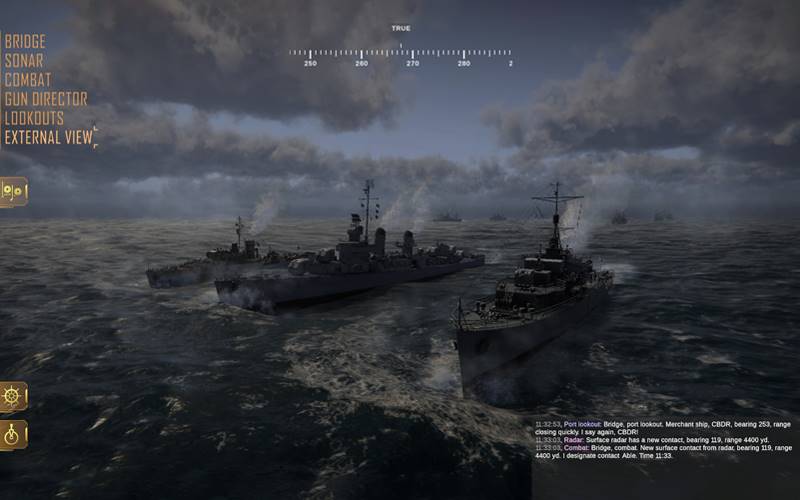Image resolution: width=800 pixels, height=500 pixels.
Task: Click the radio message log panel
Action: 664,440
